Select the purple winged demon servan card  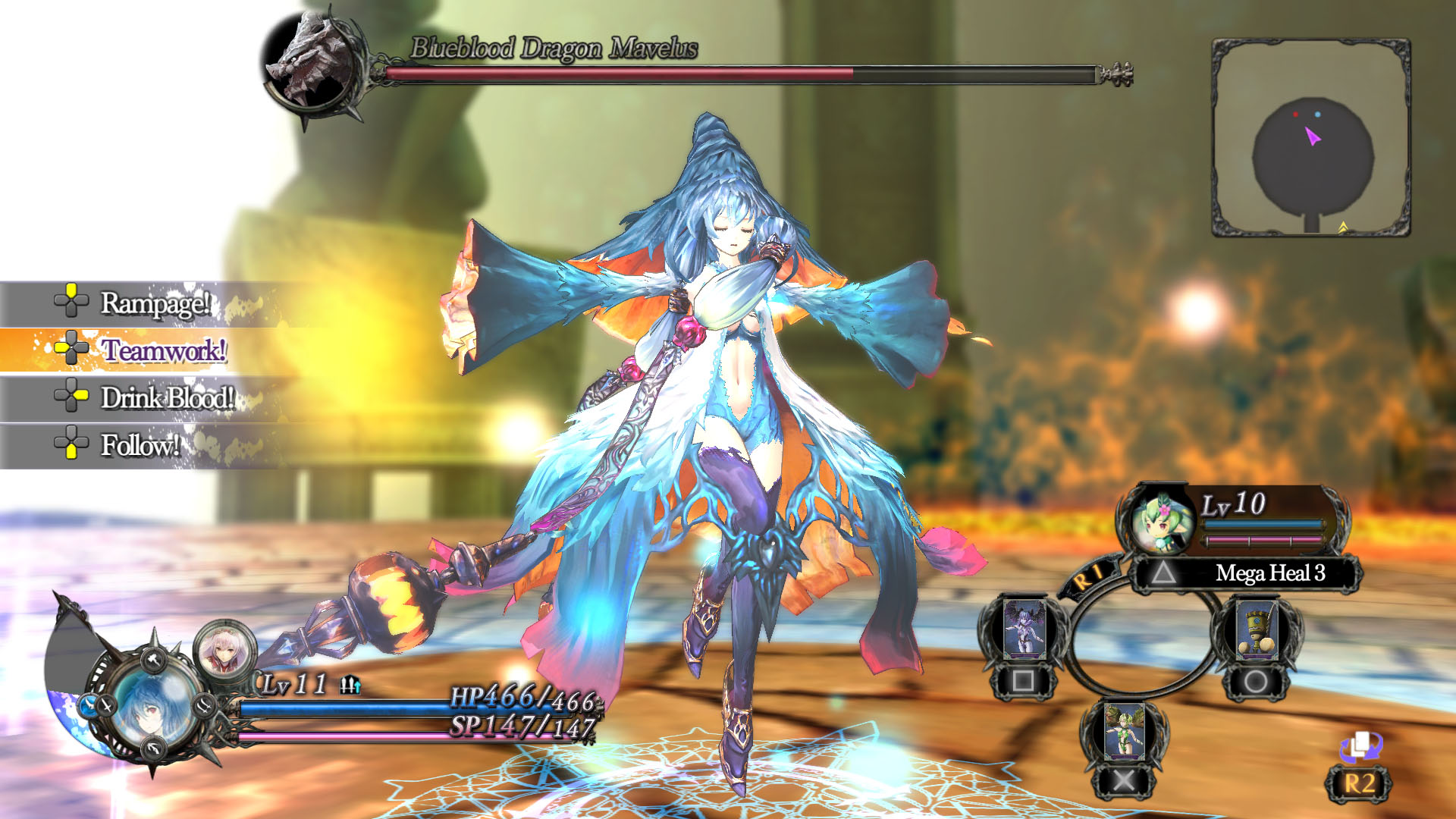pyautogui.click(x=1024, y=629)
